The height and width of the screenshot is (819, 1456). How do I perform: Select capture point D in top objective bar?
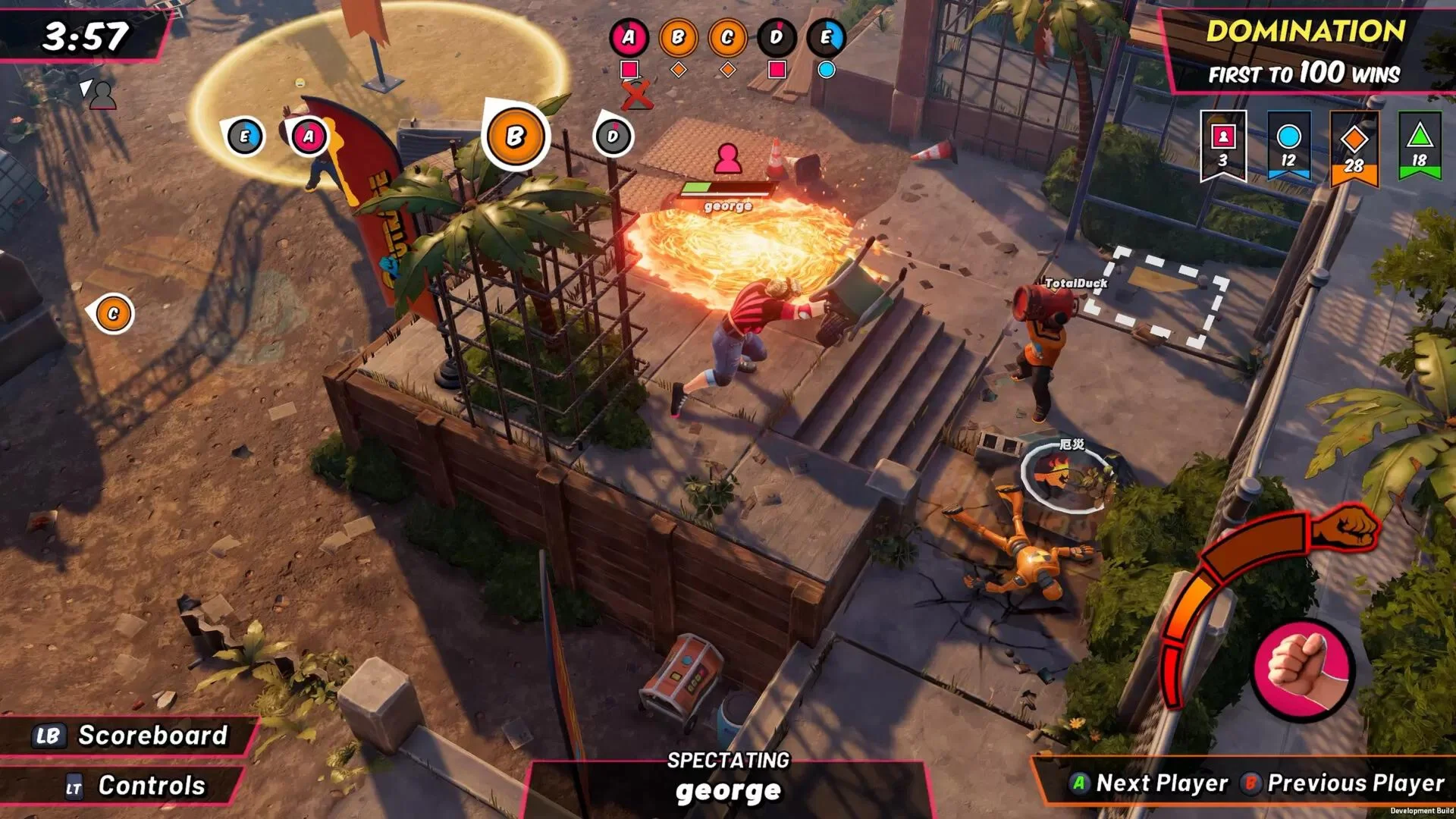pyautogui.click(x=777, y=37)
